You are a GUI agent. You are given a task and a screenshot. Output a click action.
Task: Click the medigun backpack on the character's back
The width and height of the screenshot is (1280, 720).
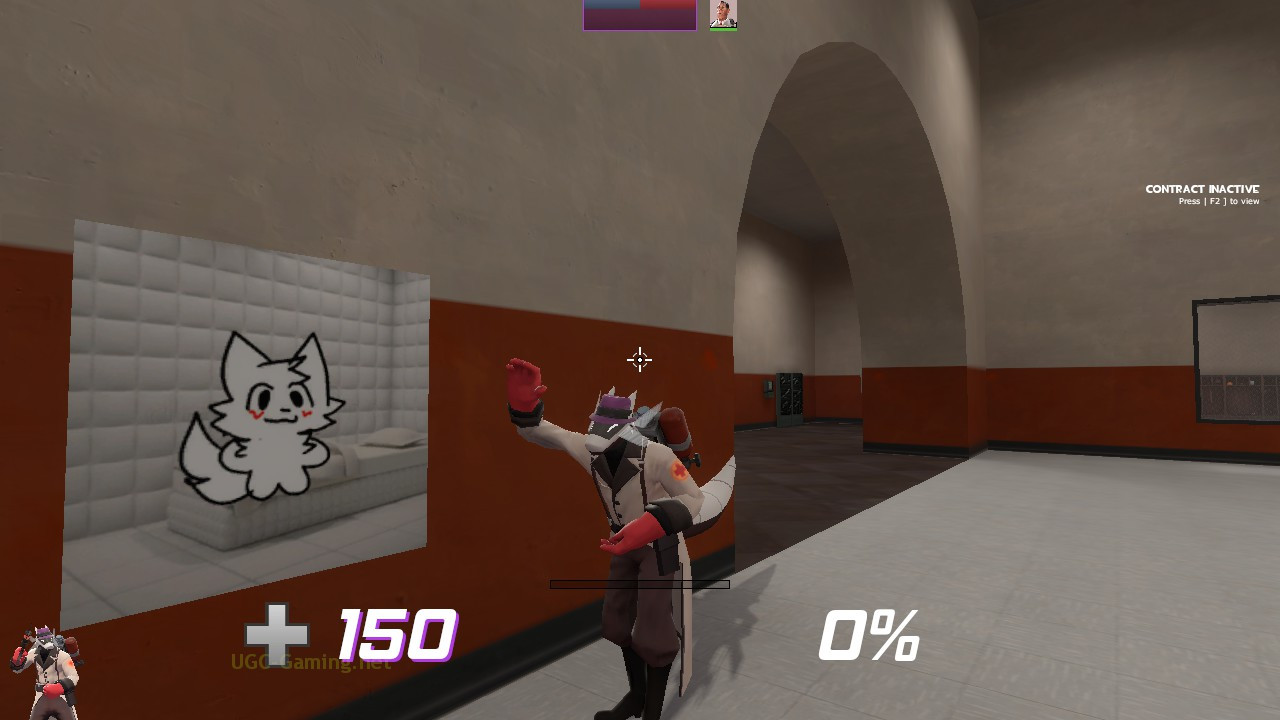click(676, 425)
